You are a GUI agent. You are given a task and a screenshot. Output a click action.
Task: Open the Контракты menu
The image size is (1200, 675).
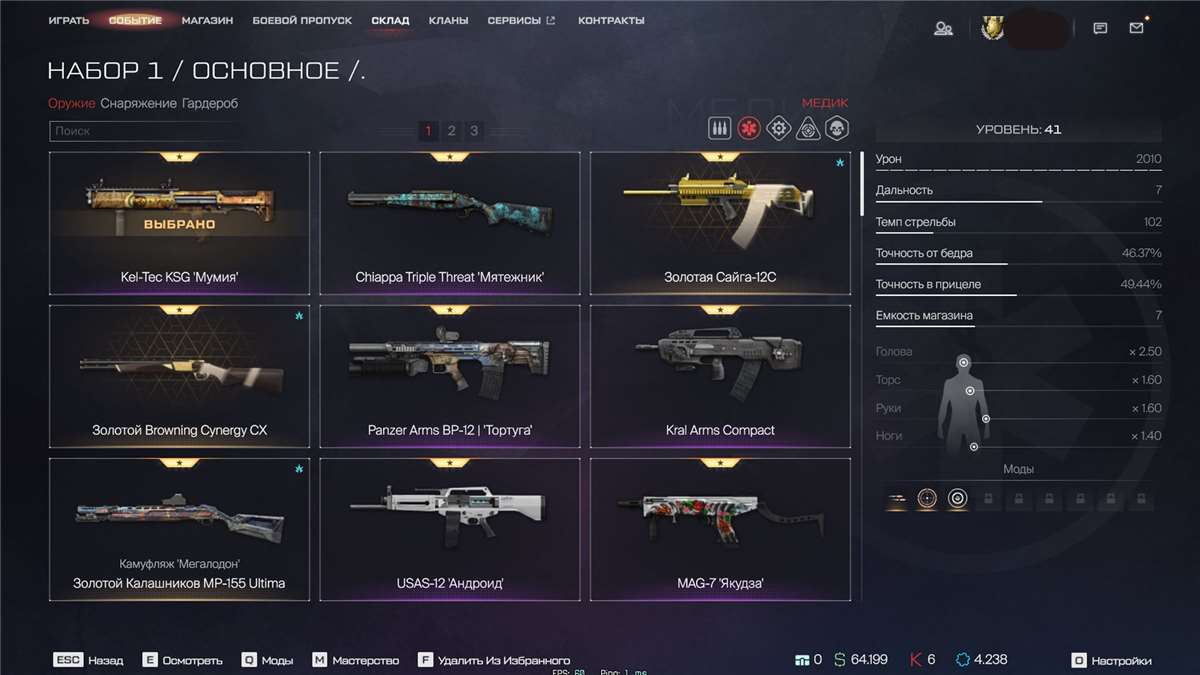click(x=611, y=20)
